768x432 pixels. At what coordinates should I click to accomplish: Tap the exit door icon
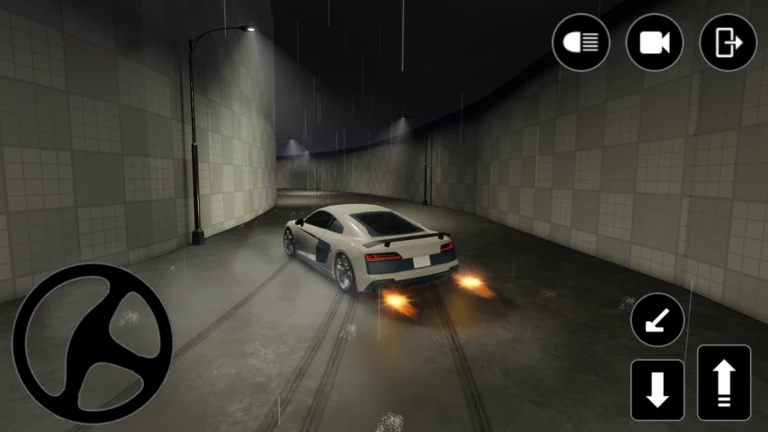(x=728, y=42)
